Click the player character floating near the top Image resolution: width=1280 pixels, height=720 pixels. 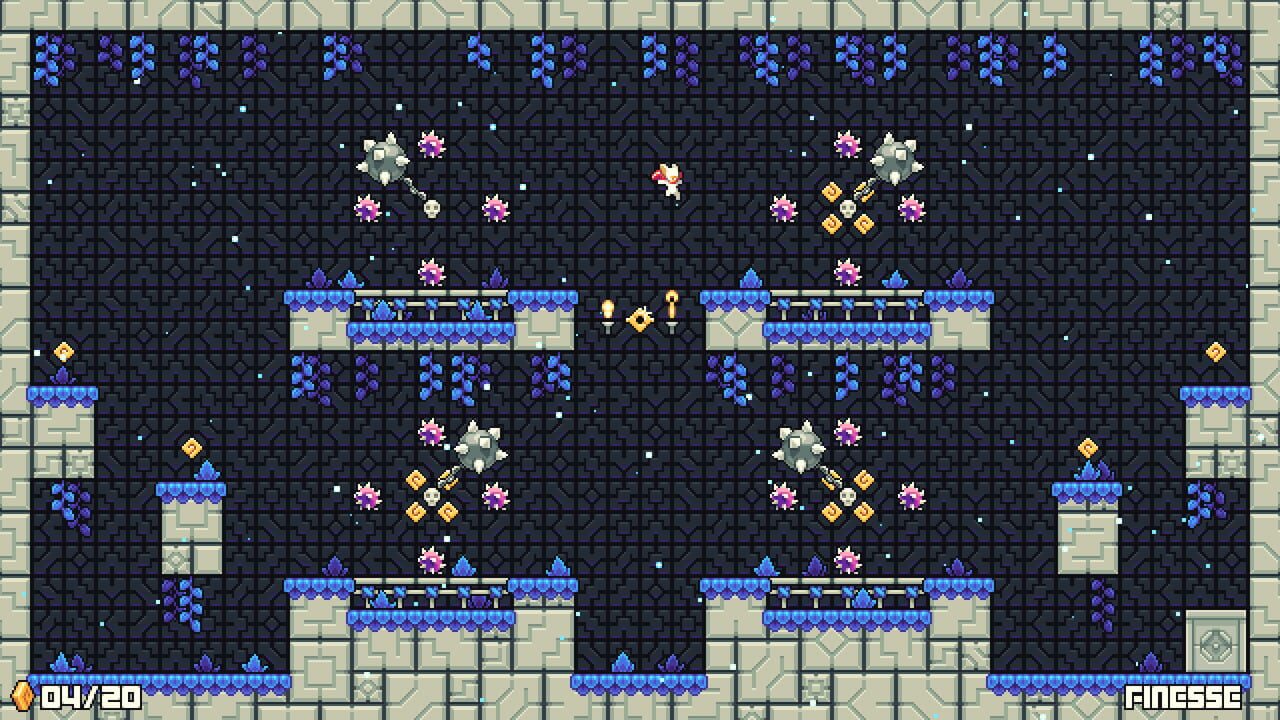[670, 180]
